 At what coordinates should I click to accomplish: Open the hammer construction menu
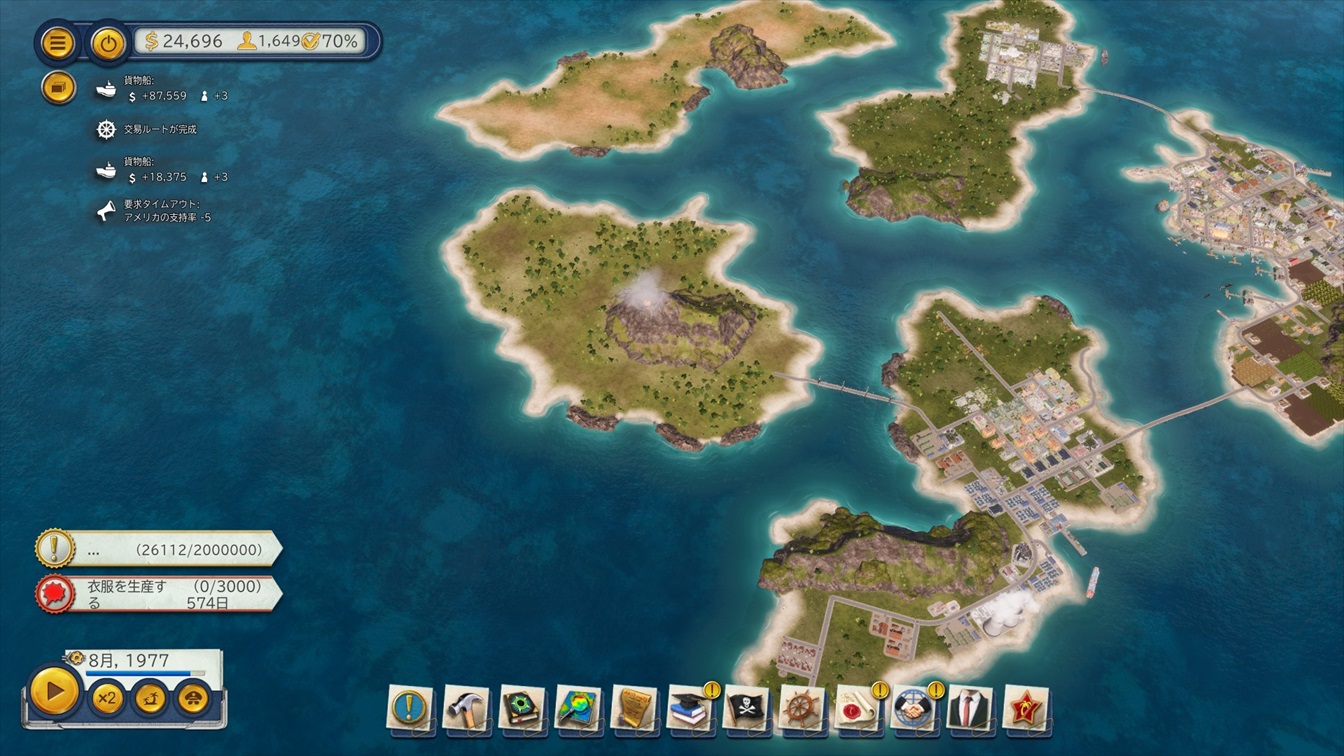[x=466, y=707]
